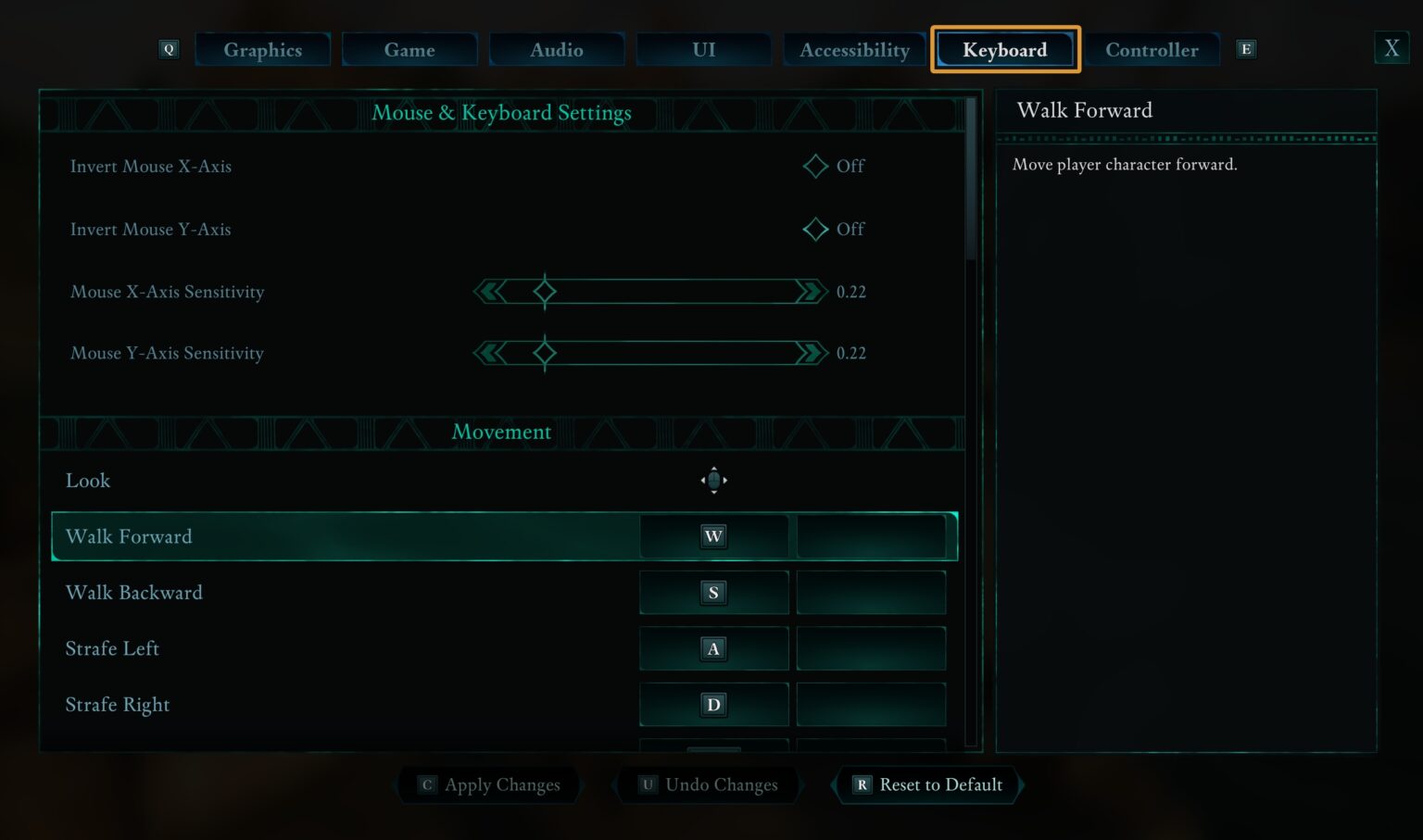Switch to the Accessibility tab
Viewport: 1423px width, 840px height.
point(853,50)
